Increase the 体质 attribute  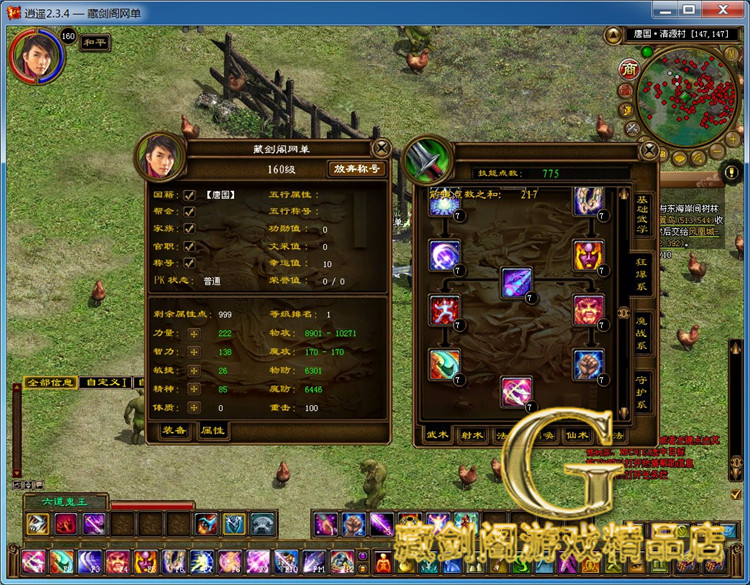coord(193,408)
